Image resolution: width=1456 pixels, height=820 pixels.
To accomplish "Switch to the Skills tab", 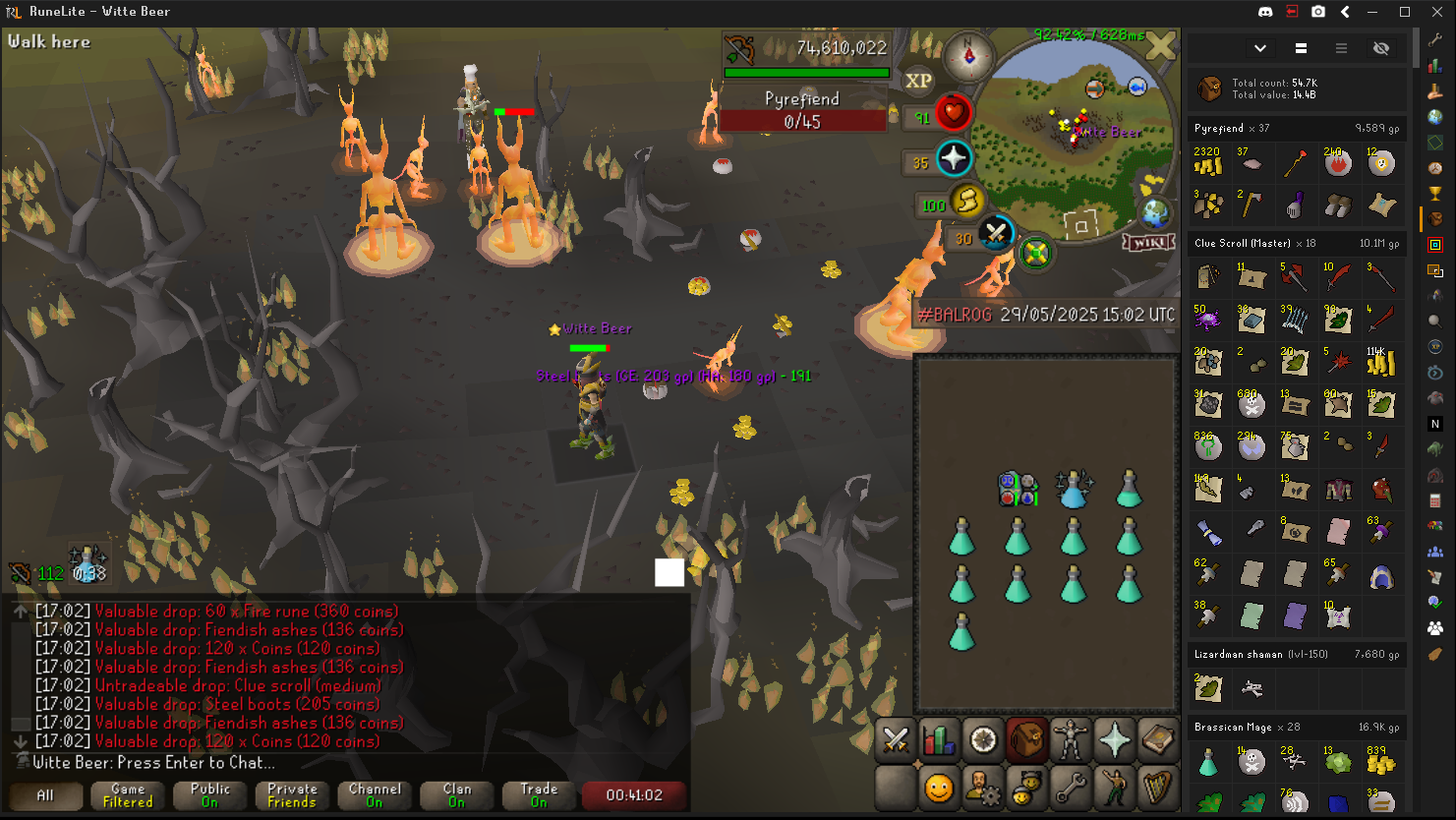I will point(939,740).
